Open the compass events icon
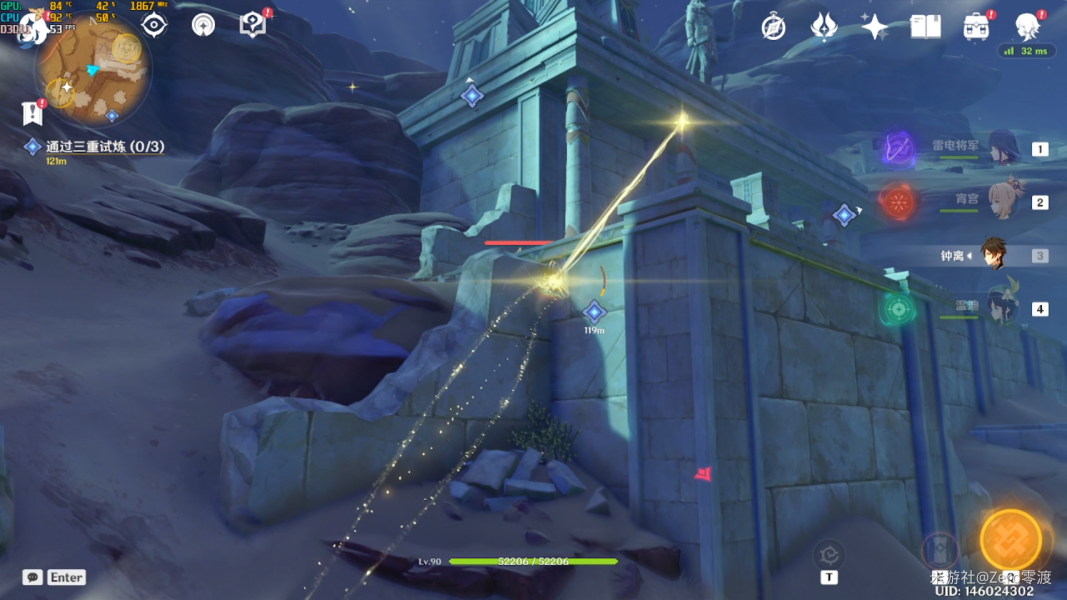This screenshot has height=600, width=1067. coord(773,27)
